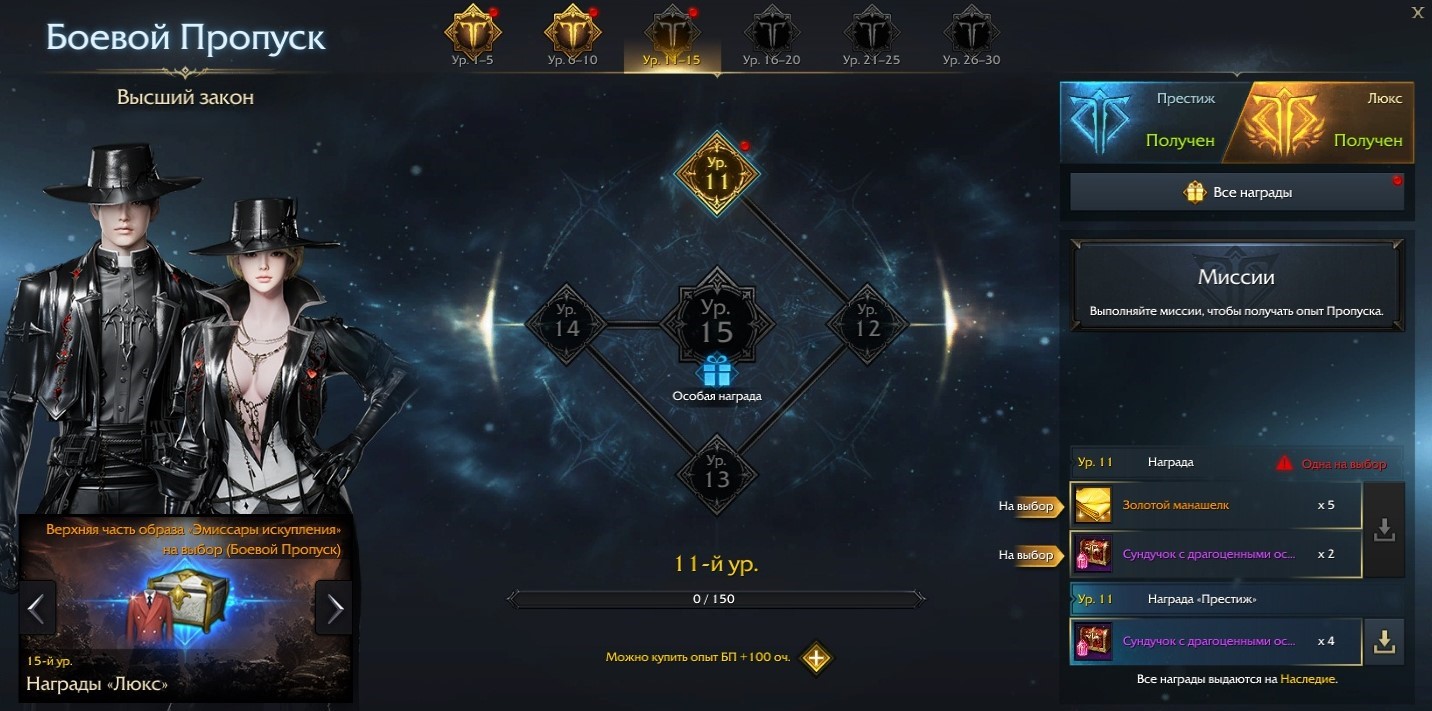This screenshot has width=1432, height=711.
Task: Click the level 14 diamond node
Action: [567, 323]
